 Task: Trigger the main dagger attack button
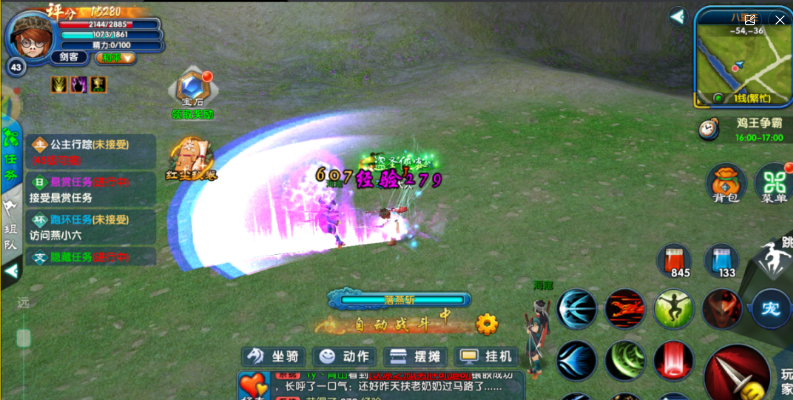point(737,374)
